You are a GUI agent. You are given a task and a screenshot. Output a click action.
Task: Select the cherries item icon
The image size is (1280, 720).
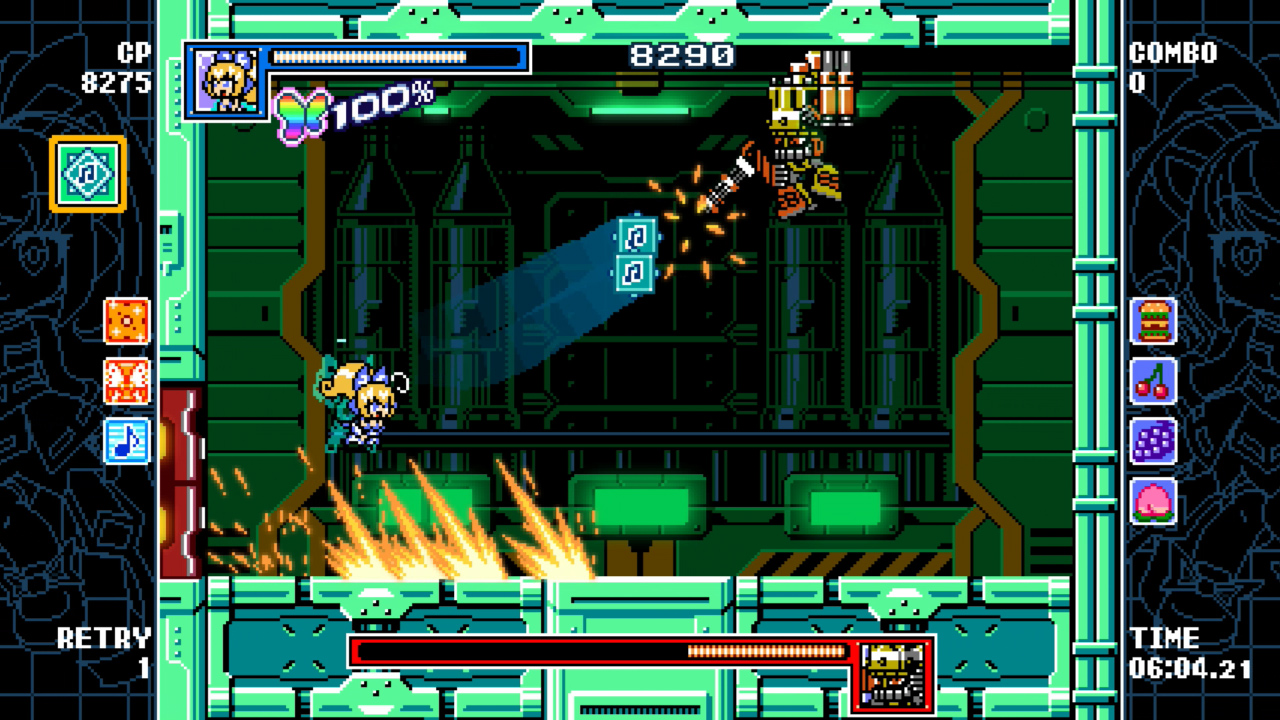pos(1152,383)
